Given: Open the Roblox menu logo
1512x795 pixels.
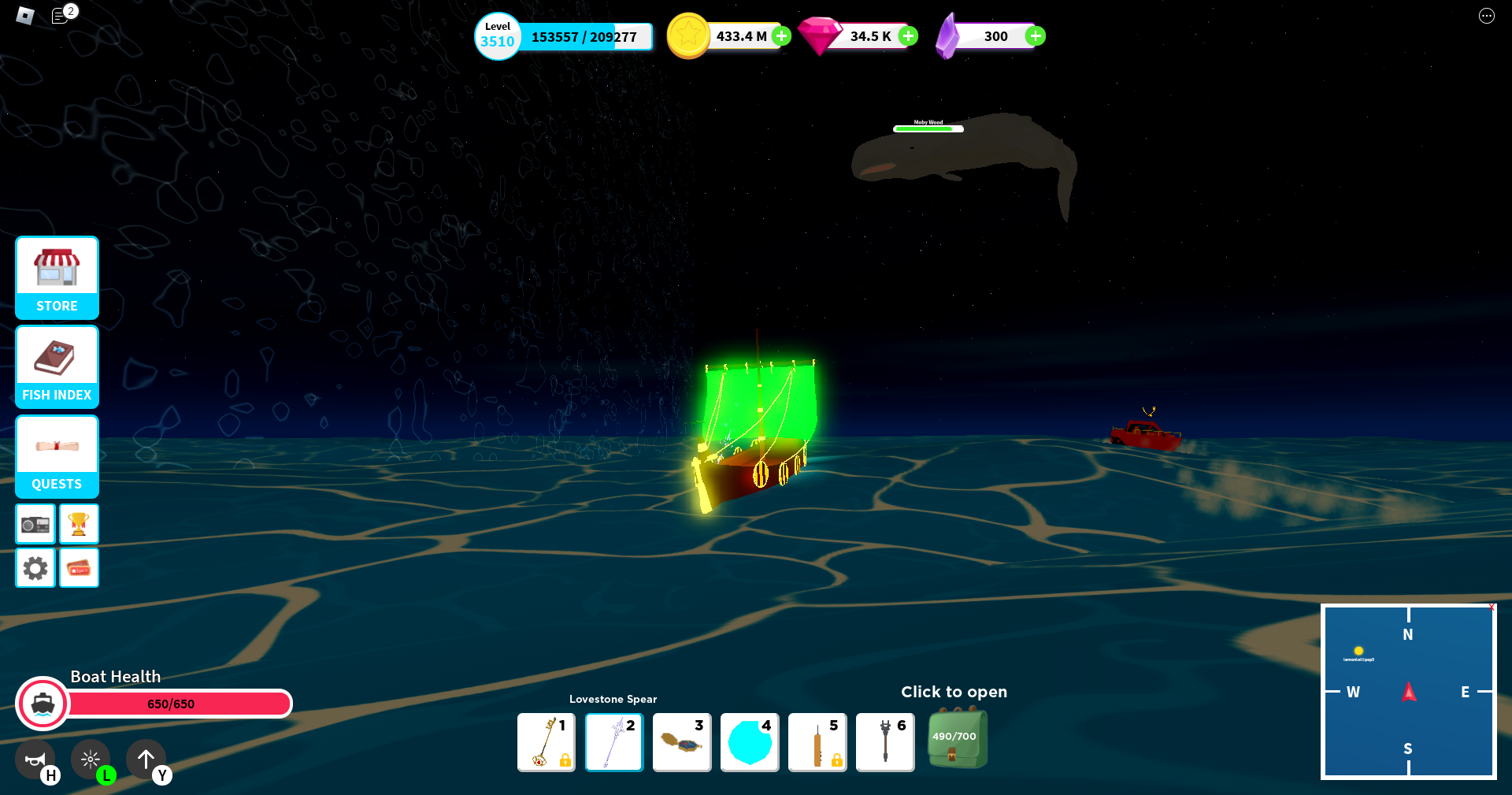Looking at the screenshot, I should coord(25,15).
